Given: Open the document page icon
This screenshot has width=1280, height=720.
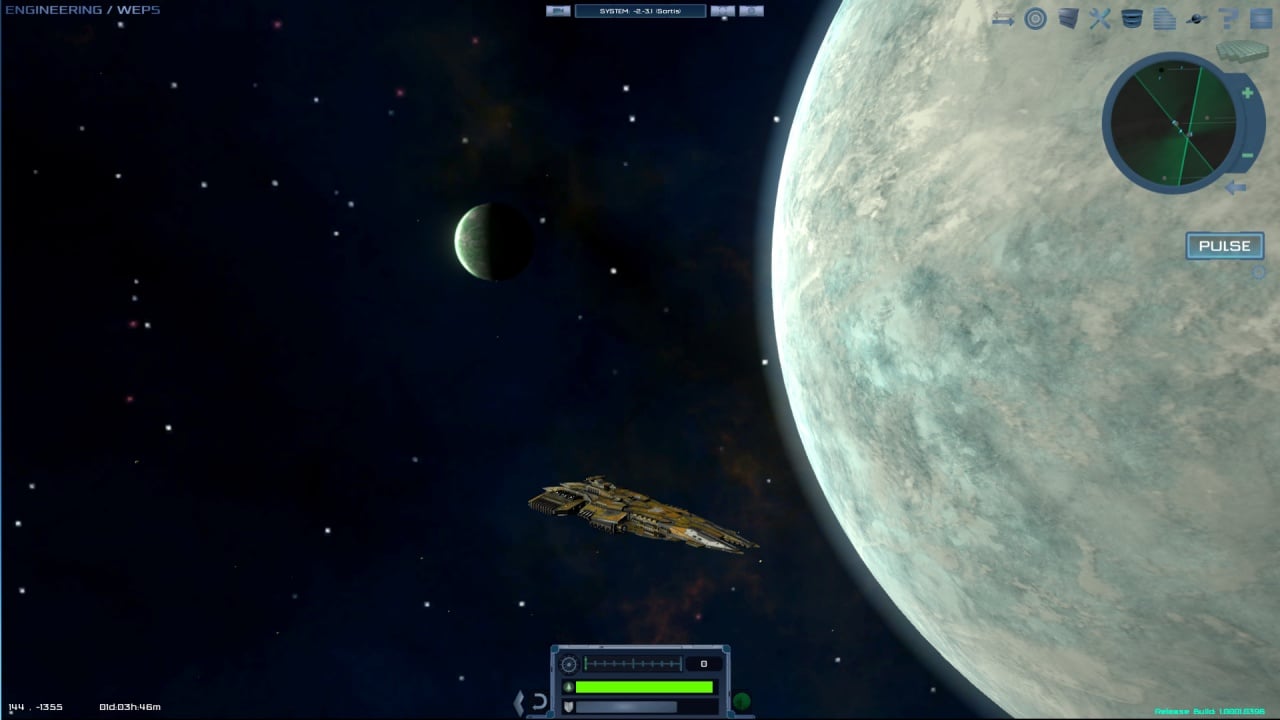Looking at the screenshot, I should 1164,19.
